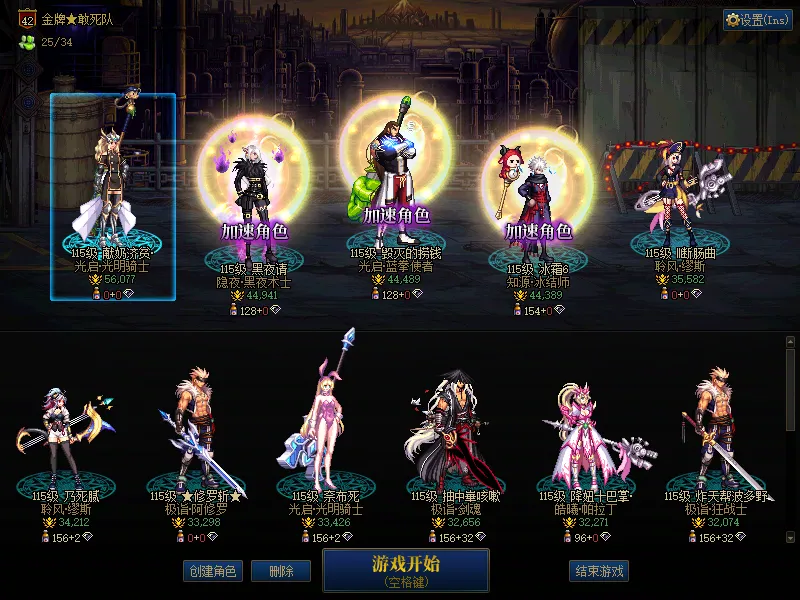Click the character list scrollbar
The height and width of the screenshot is (600, 800).
pyautogui.click(x=790, y=400)
